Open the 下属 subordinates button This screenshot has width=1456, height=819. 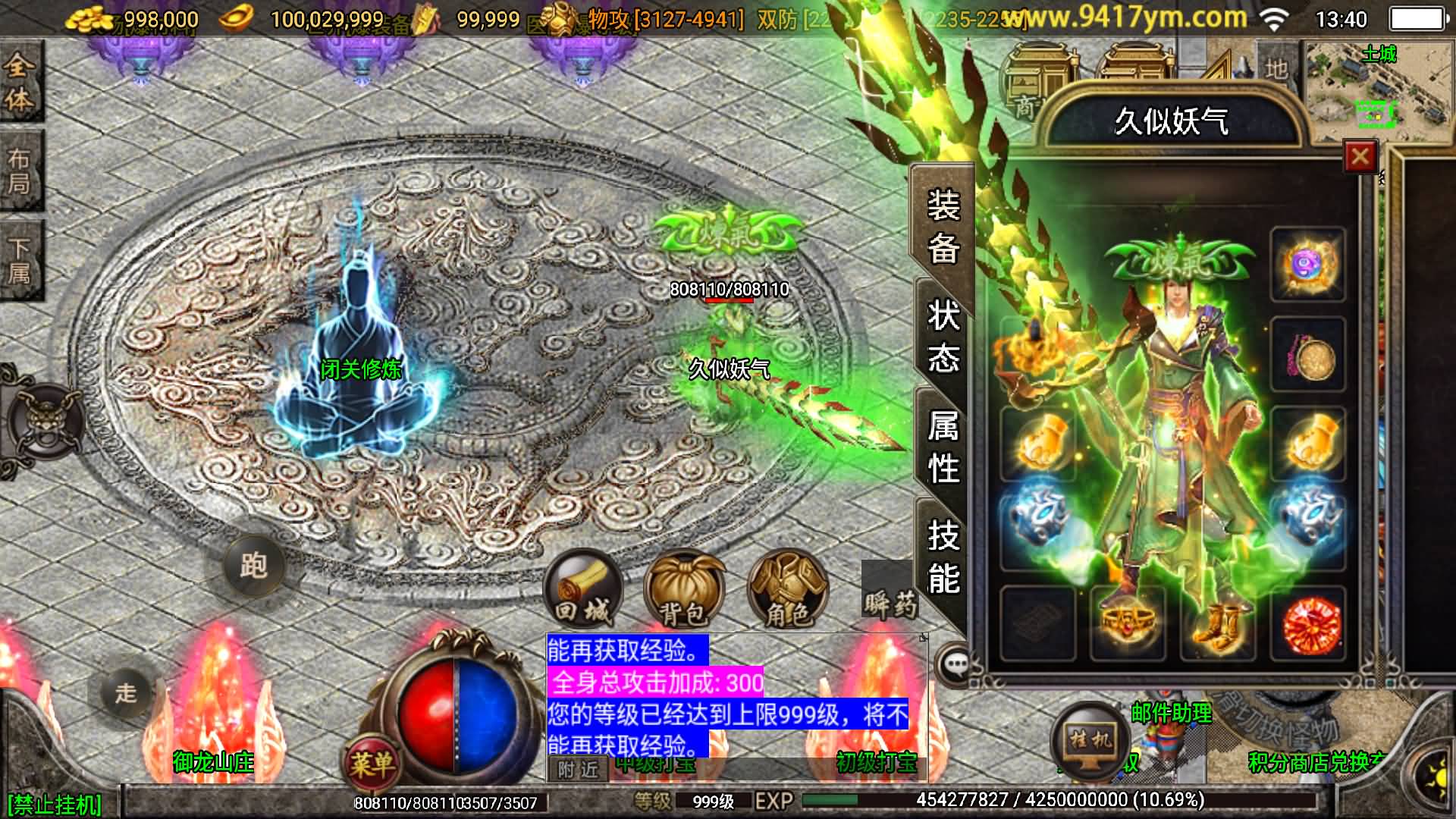[x=20, y=260]
